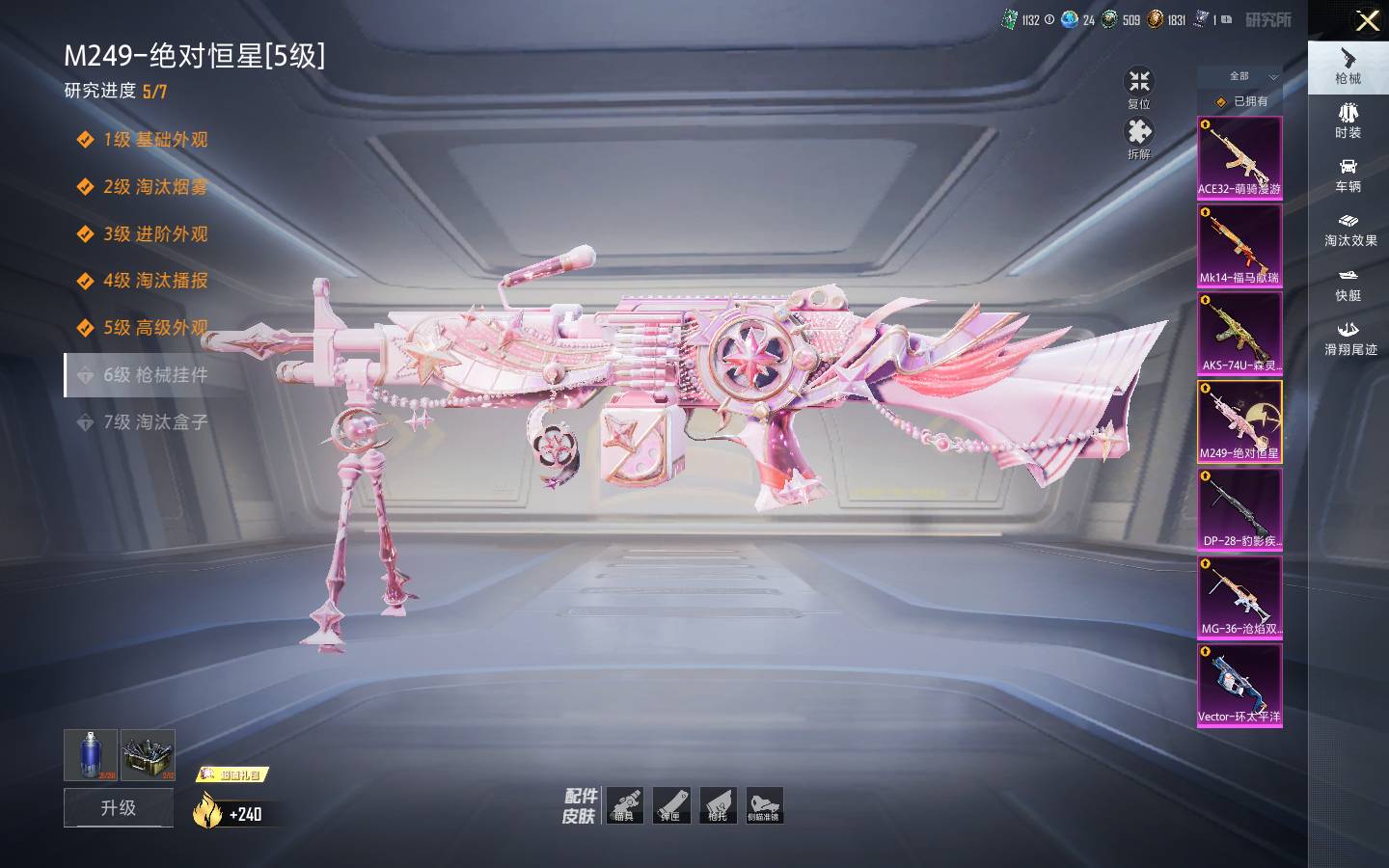Activate the 拆解 disassemble button
Screen dimensions: 1389x868
point(1139,137)
